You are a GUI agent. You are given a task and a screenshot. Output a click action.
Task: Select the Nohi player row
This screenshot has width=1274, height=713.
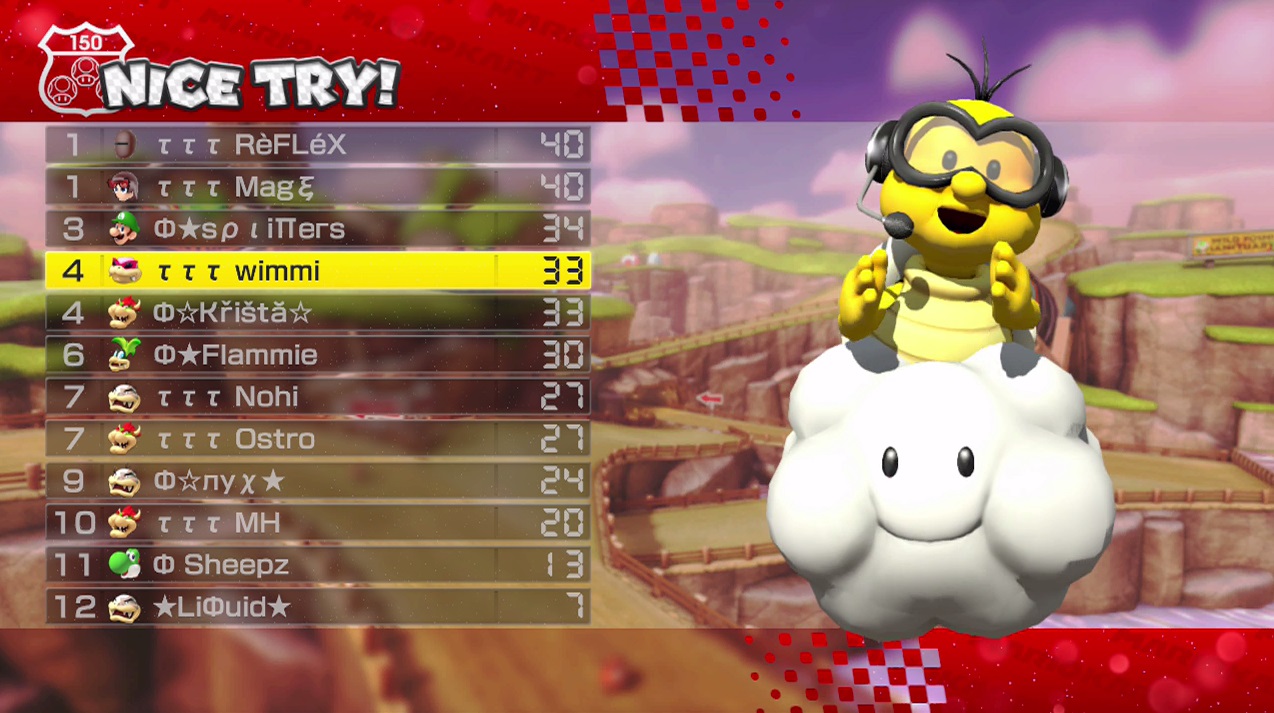[x=318, y=397]
